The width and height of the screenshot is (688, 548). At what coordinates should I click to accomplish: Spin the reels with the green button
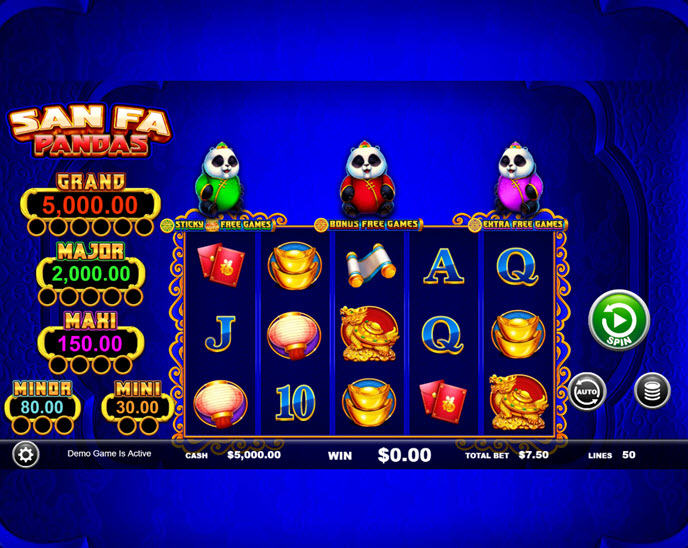coord(619,320)
